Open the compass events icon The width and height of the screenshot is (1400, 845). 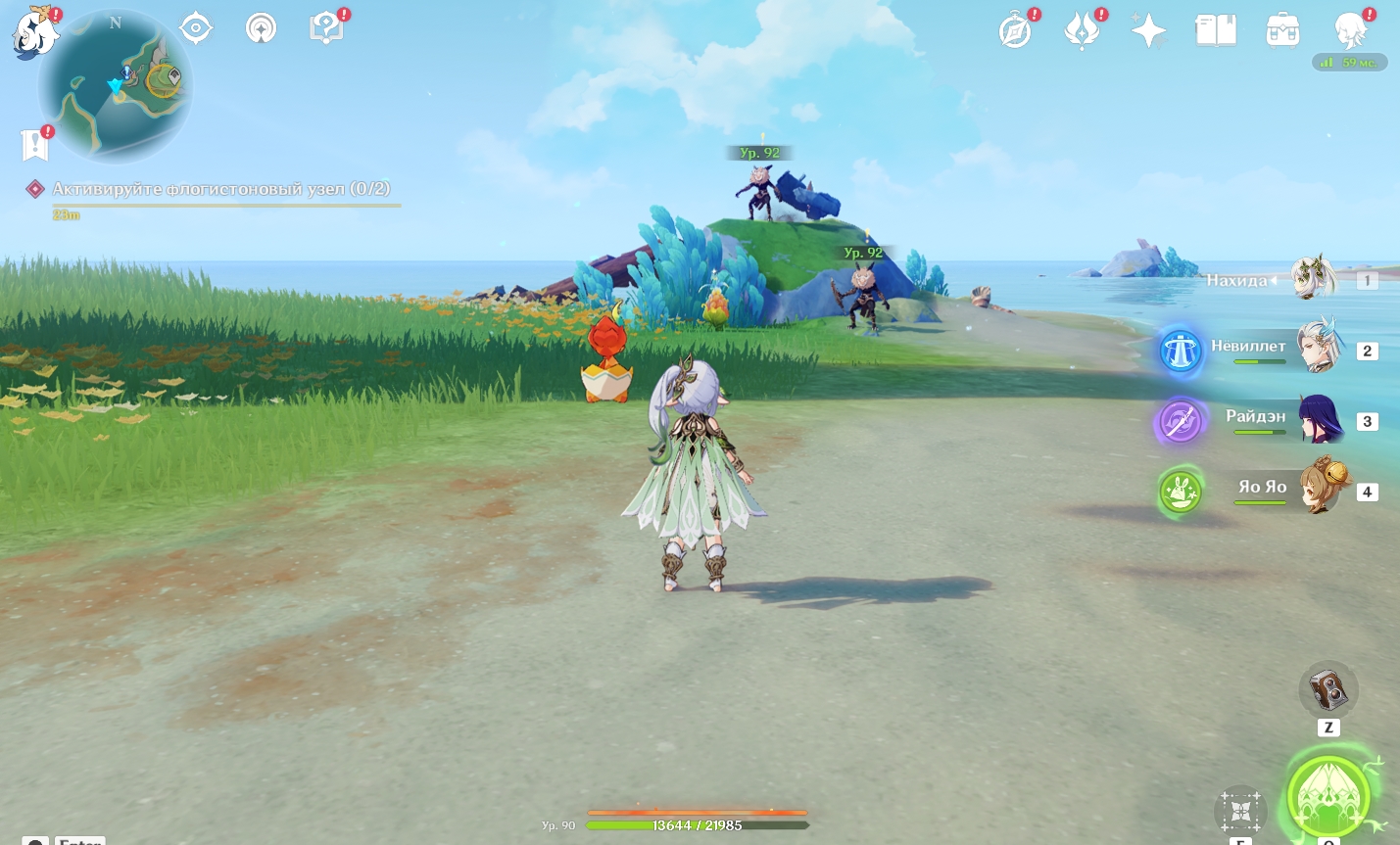point(1016,31)
